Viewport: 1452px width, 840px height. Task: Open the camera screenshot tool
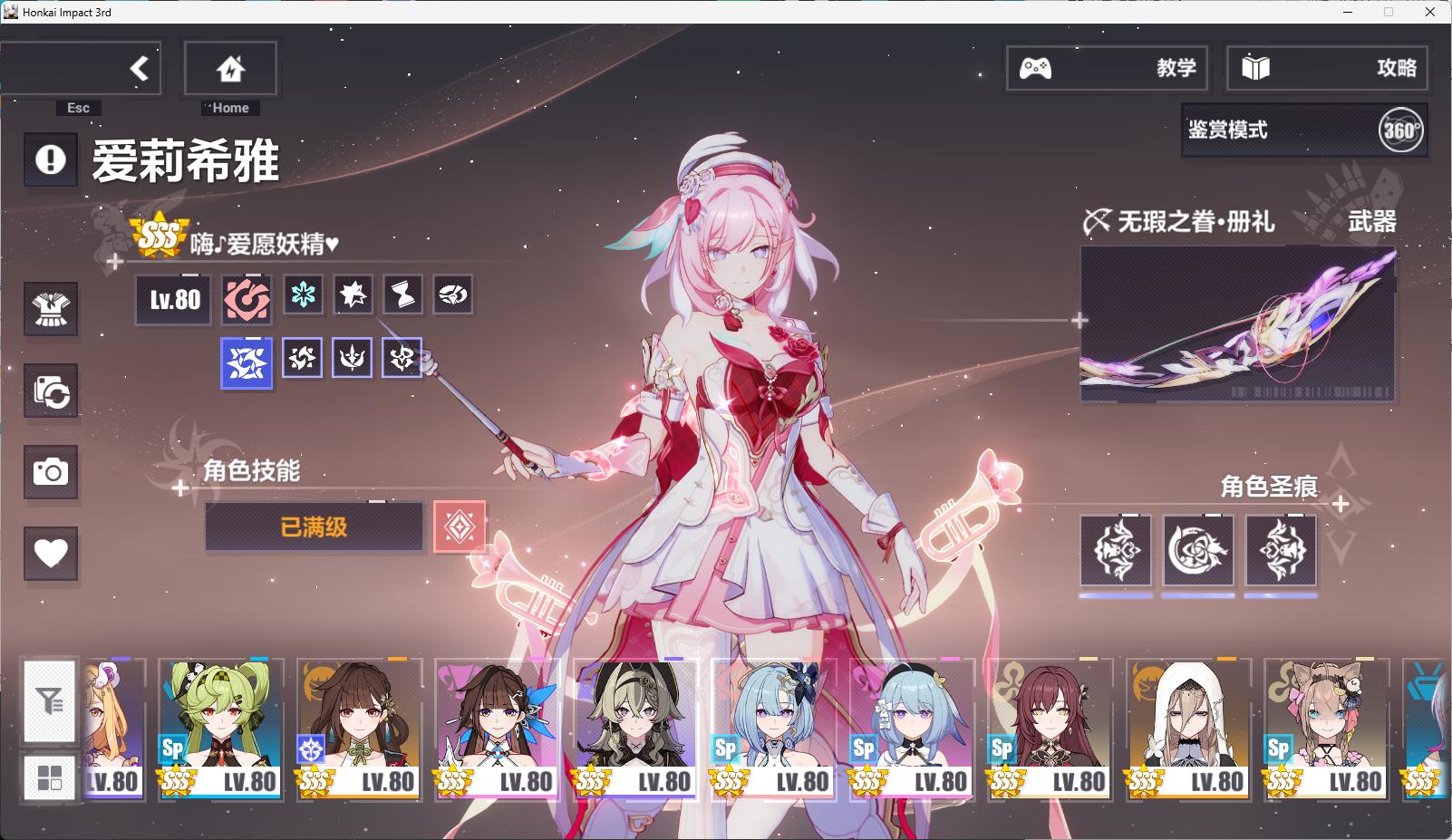(x=51, y=473)
